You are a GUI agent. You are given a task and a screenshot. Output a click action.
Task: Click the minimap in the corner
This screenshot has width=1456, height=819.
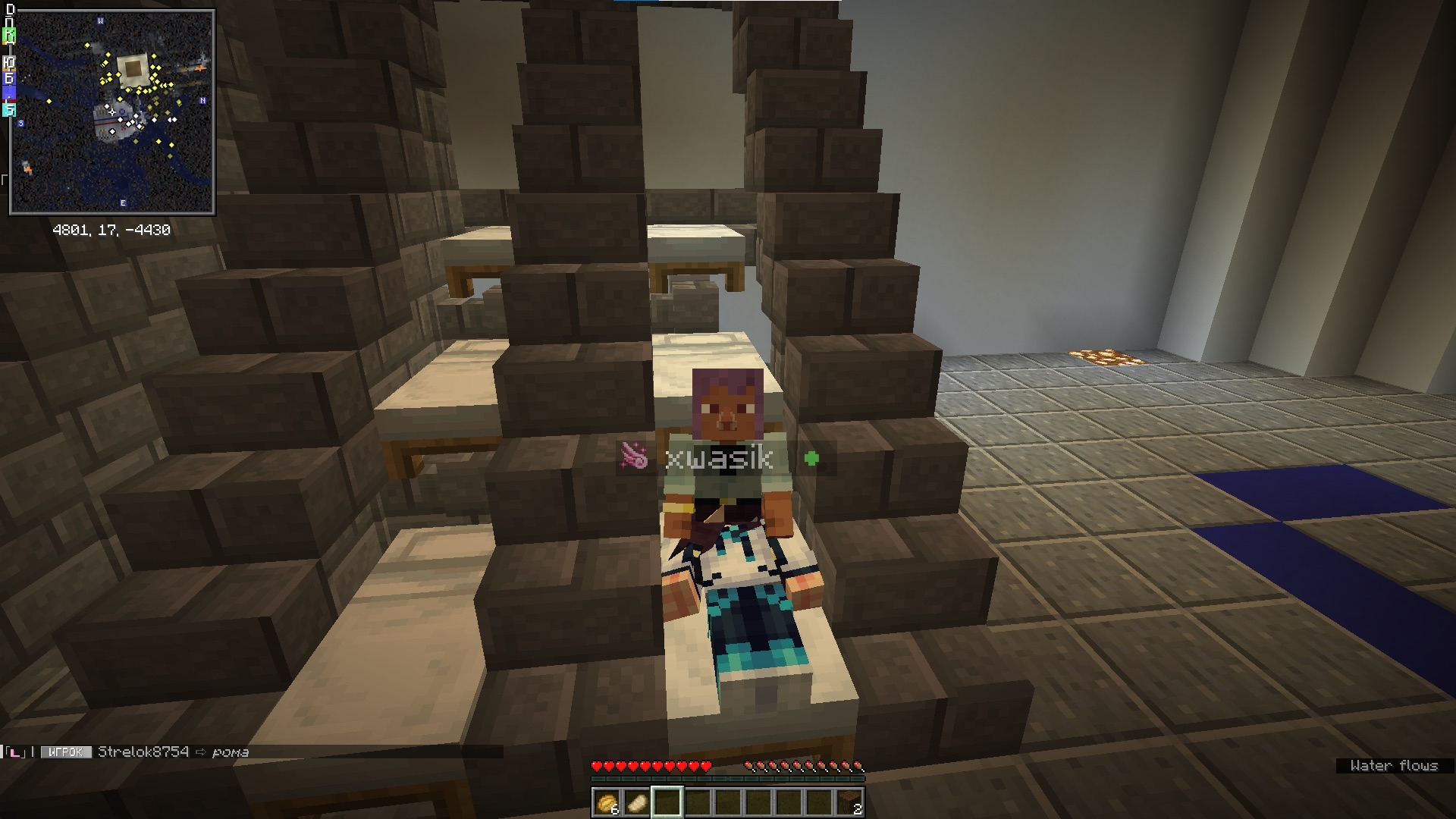112,112
